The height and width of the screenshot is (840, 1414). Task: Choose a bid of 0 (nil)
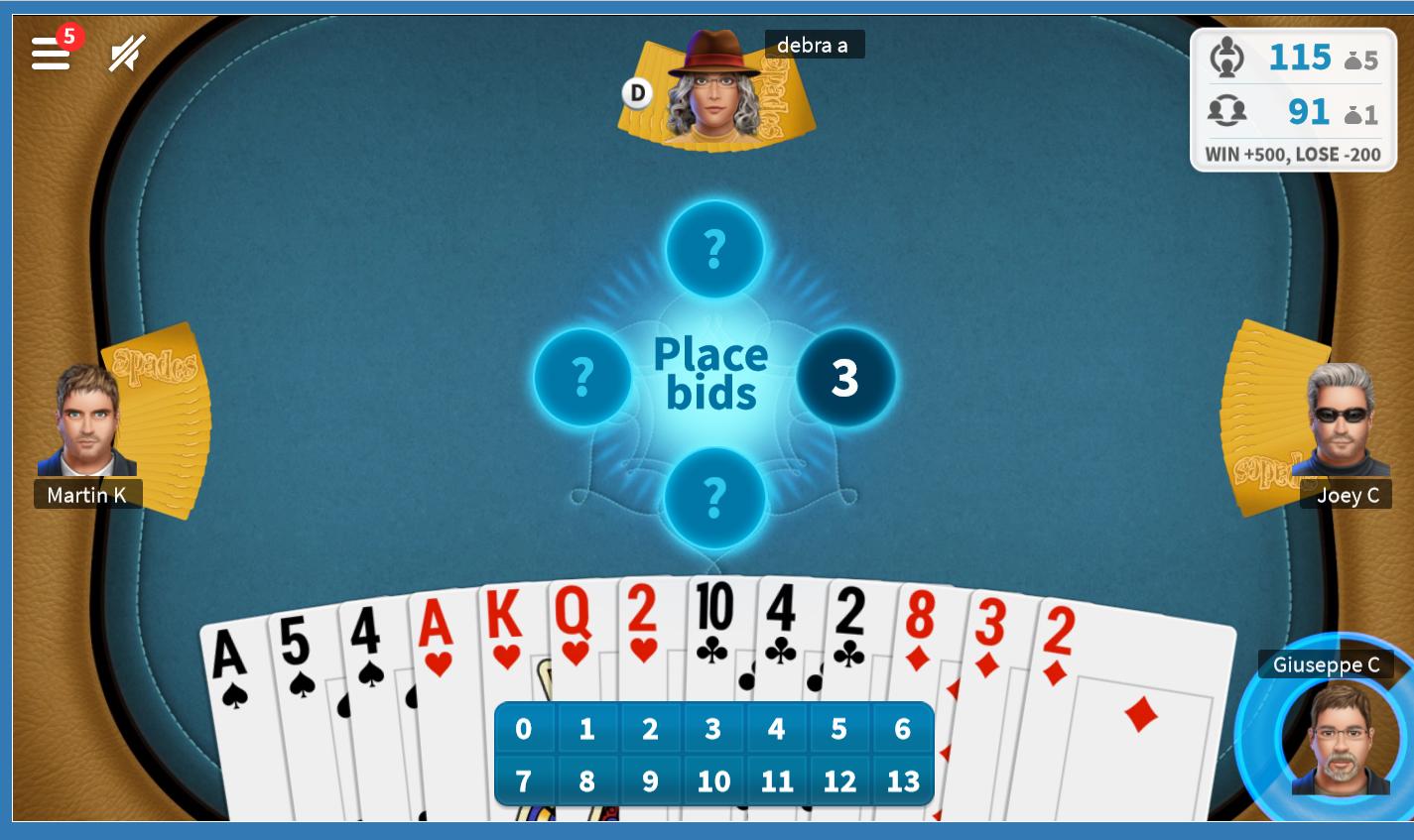[x=524, y=728]
